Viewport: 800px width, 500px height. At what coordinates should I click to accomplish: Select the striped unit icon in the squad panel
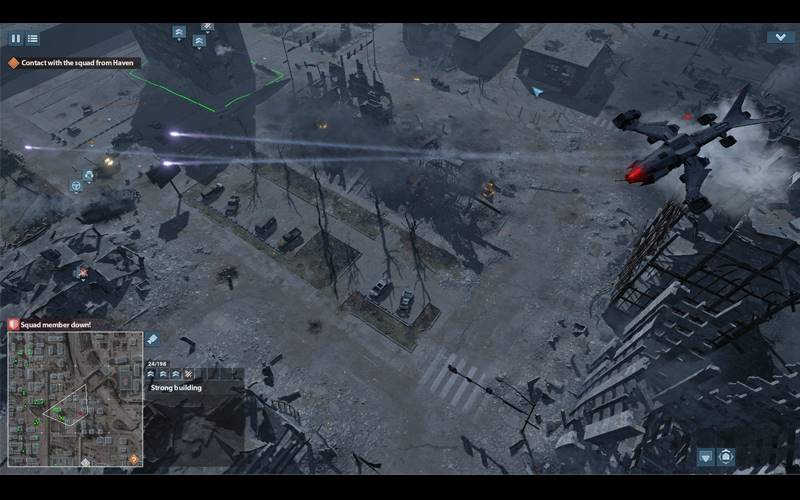click(188, 374)
